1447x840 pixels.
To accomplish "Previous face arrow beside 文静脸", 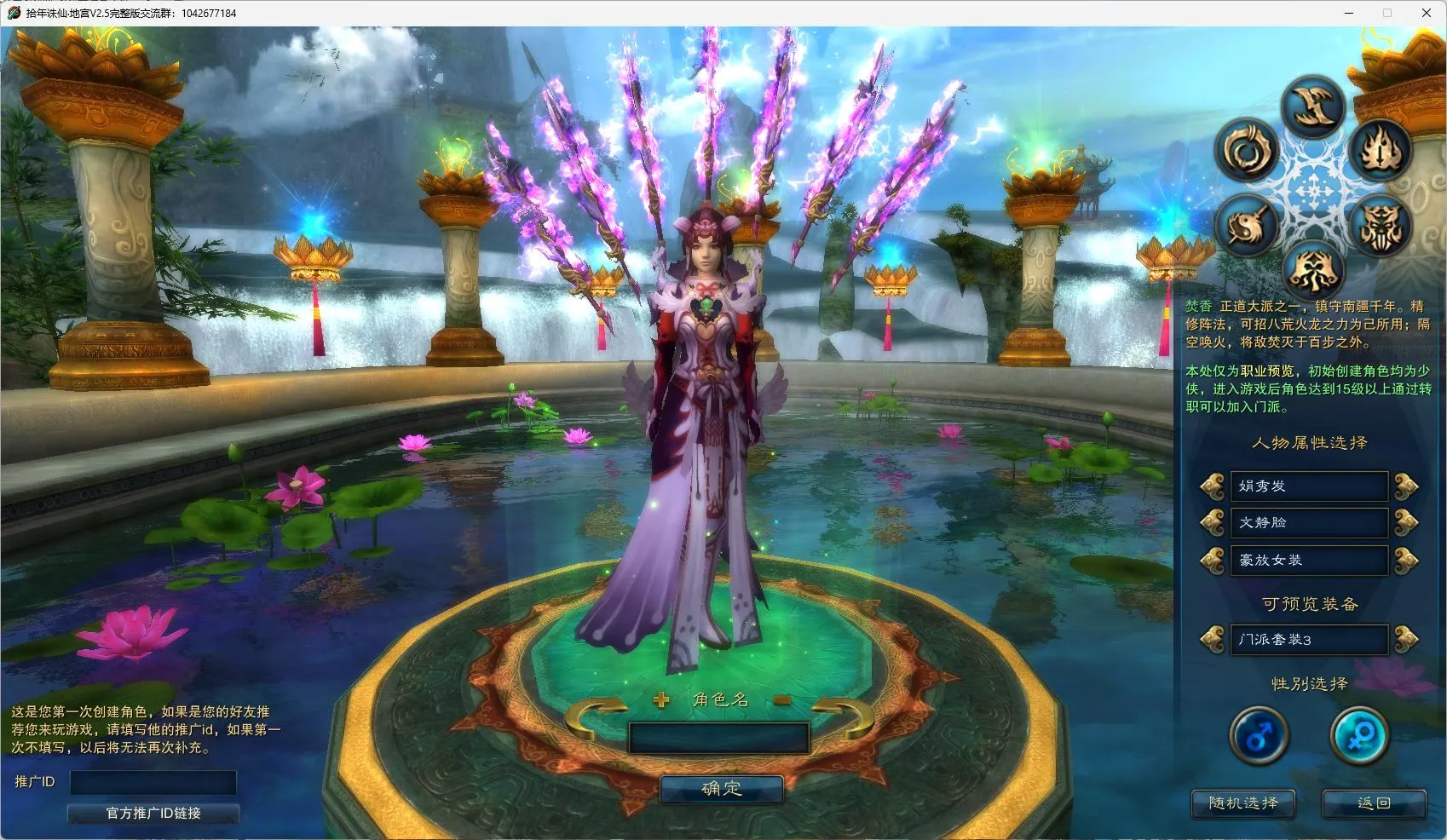I will (x=1212, y=522).
